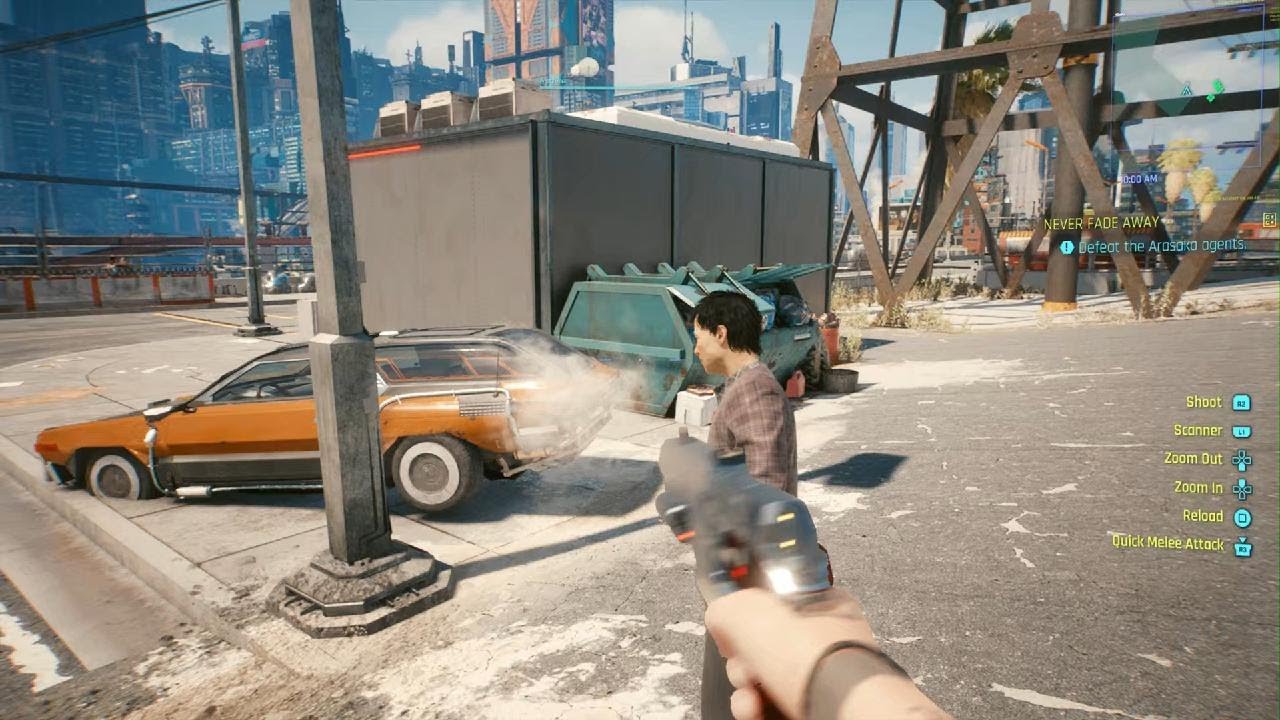1280x720 pixels.
Task: Click the d-pad Zoom Out icon
Action: (1241, 458)
